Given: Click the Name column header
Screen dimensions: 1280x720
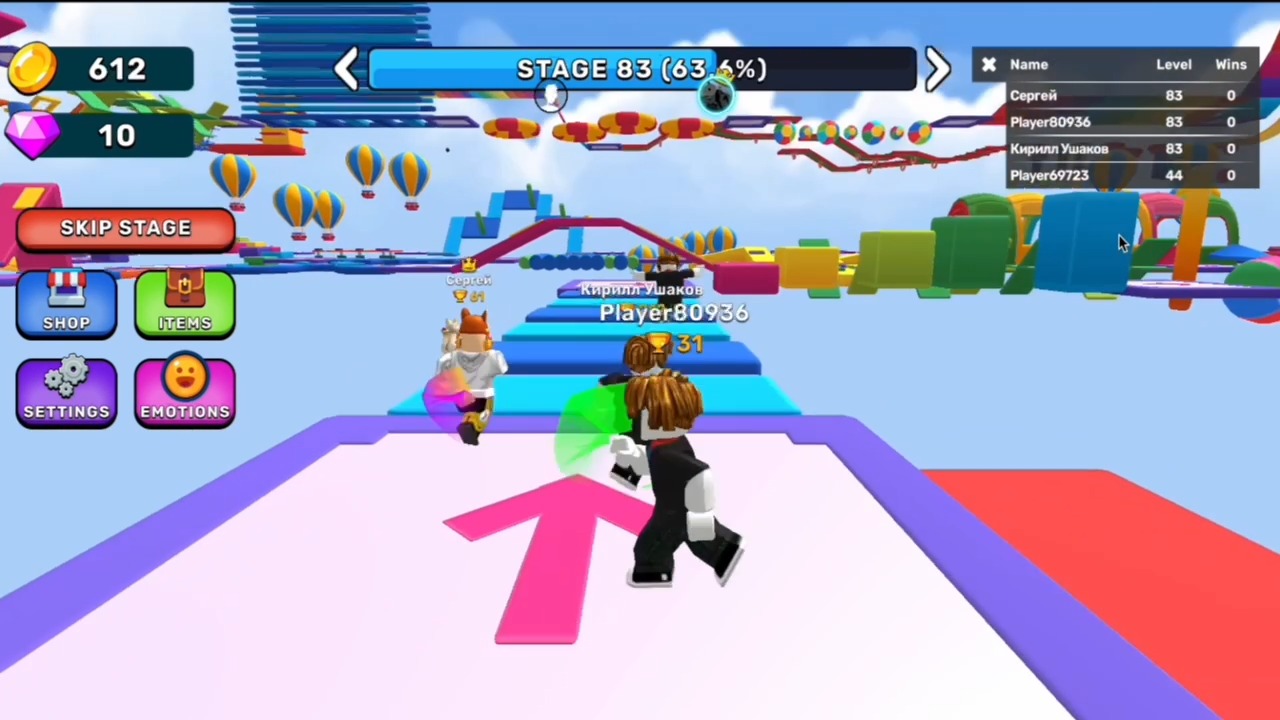Looking at the screenshot, I should [x=1029, y=64].
